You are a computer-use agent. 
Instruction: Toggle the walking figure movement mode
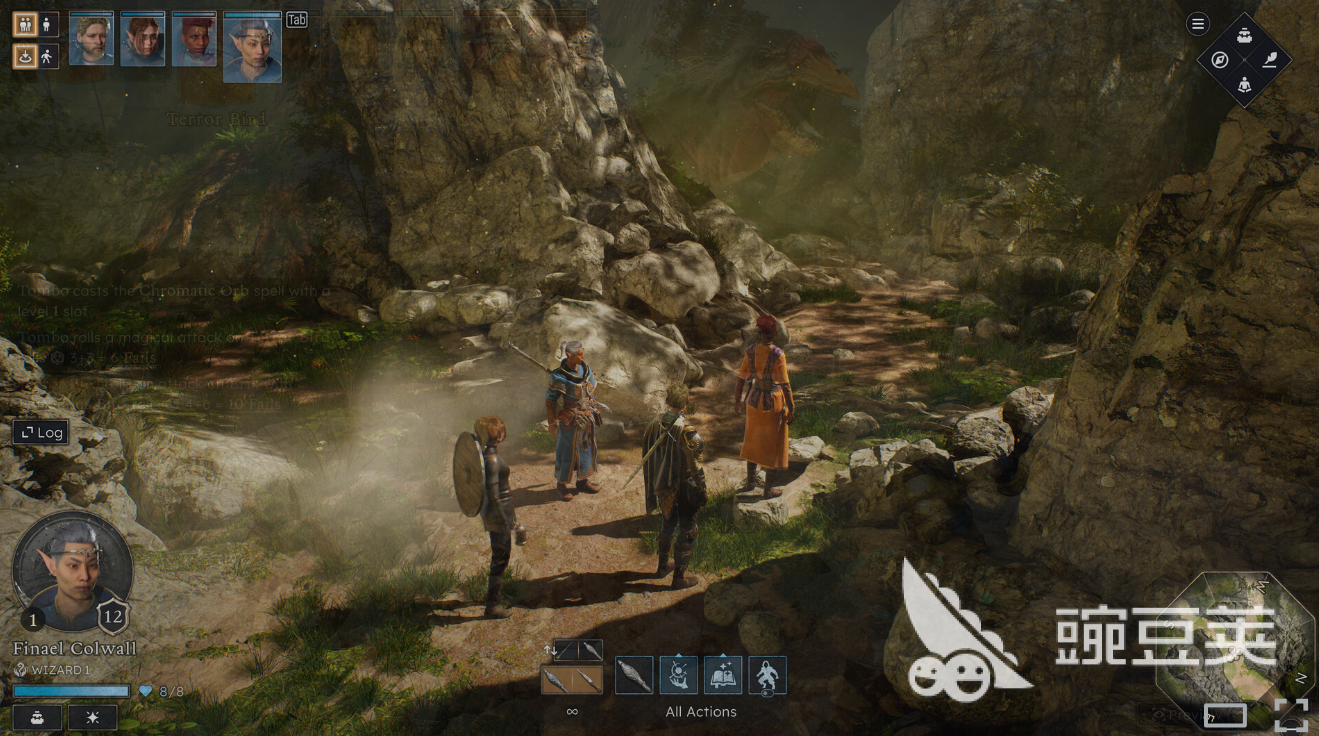coord(48,57)
